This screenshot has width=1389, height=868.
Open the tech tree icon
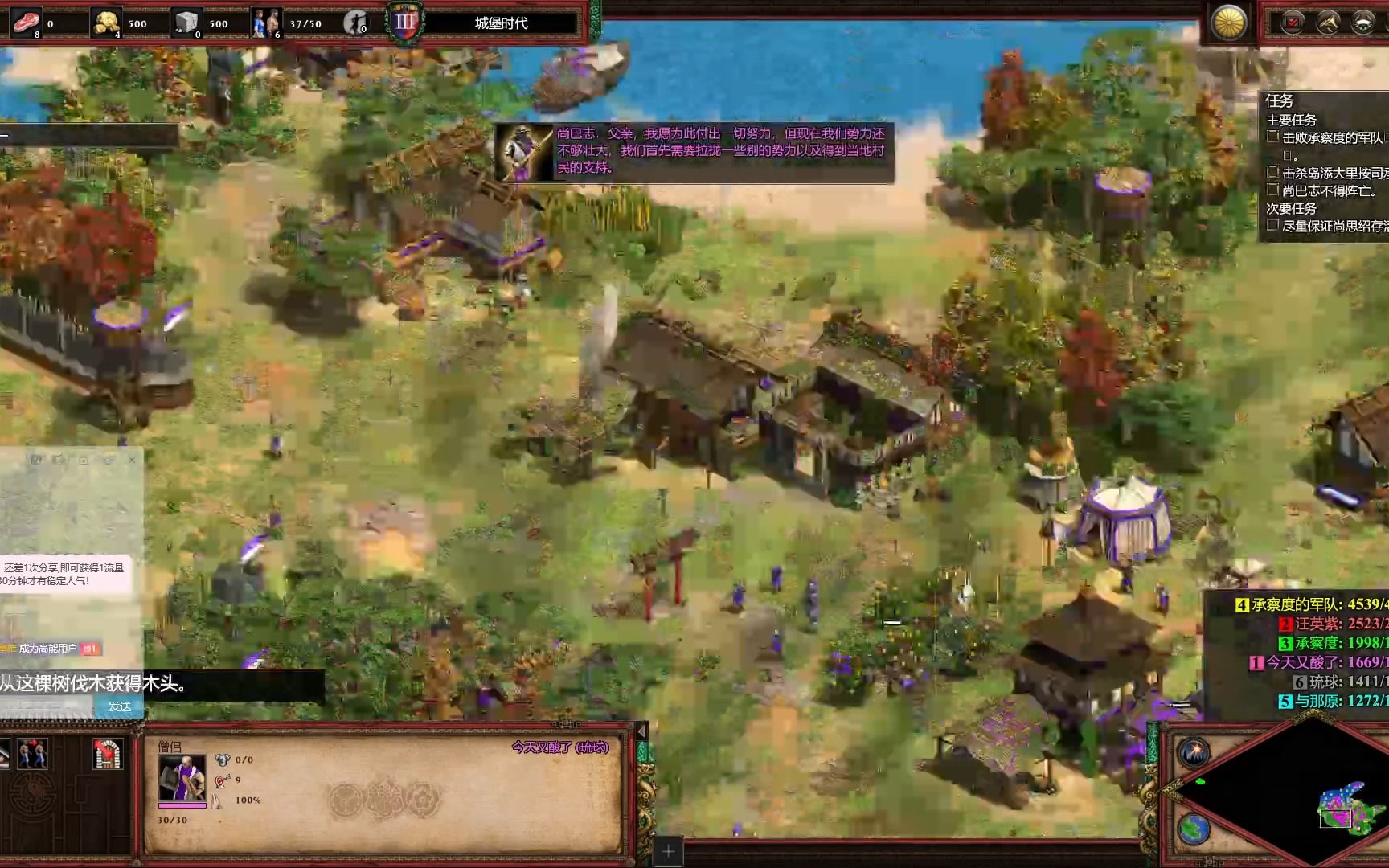[1327, 23]
